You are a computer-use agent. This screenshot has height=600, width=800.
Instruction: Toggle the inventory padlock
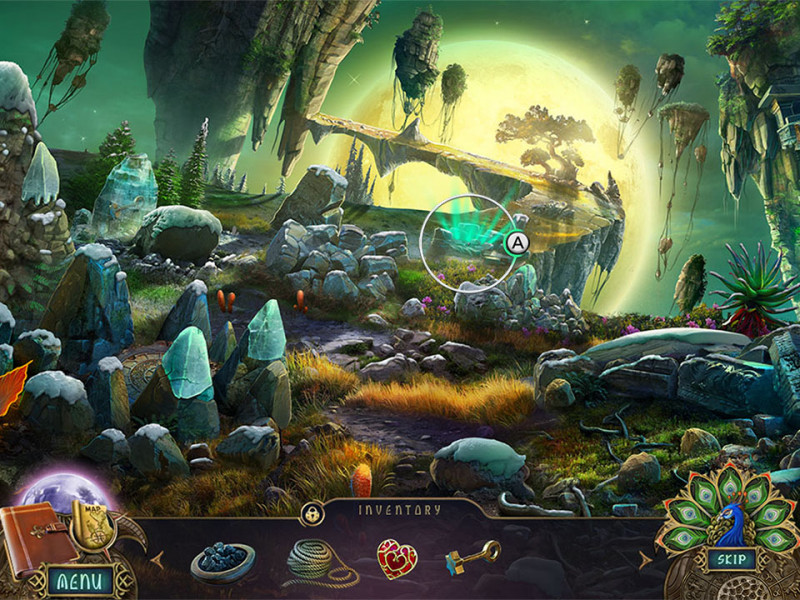point(311,514)
